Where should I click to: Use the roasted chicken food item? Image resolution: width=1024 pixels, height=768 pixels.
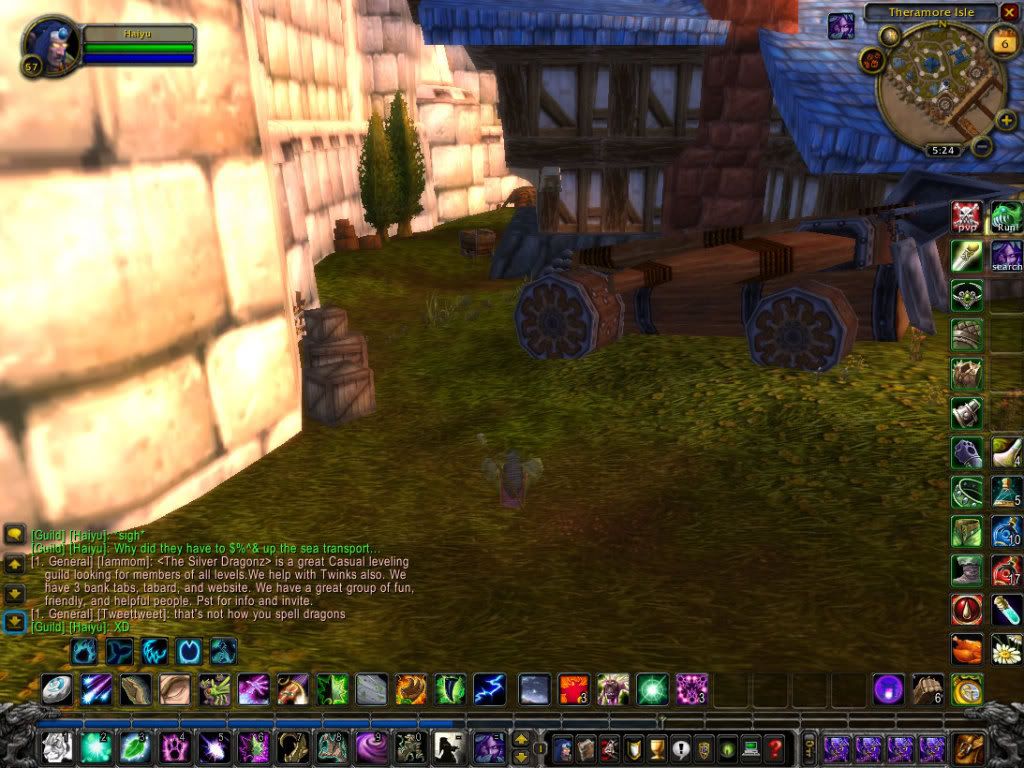tap(967, 649)
